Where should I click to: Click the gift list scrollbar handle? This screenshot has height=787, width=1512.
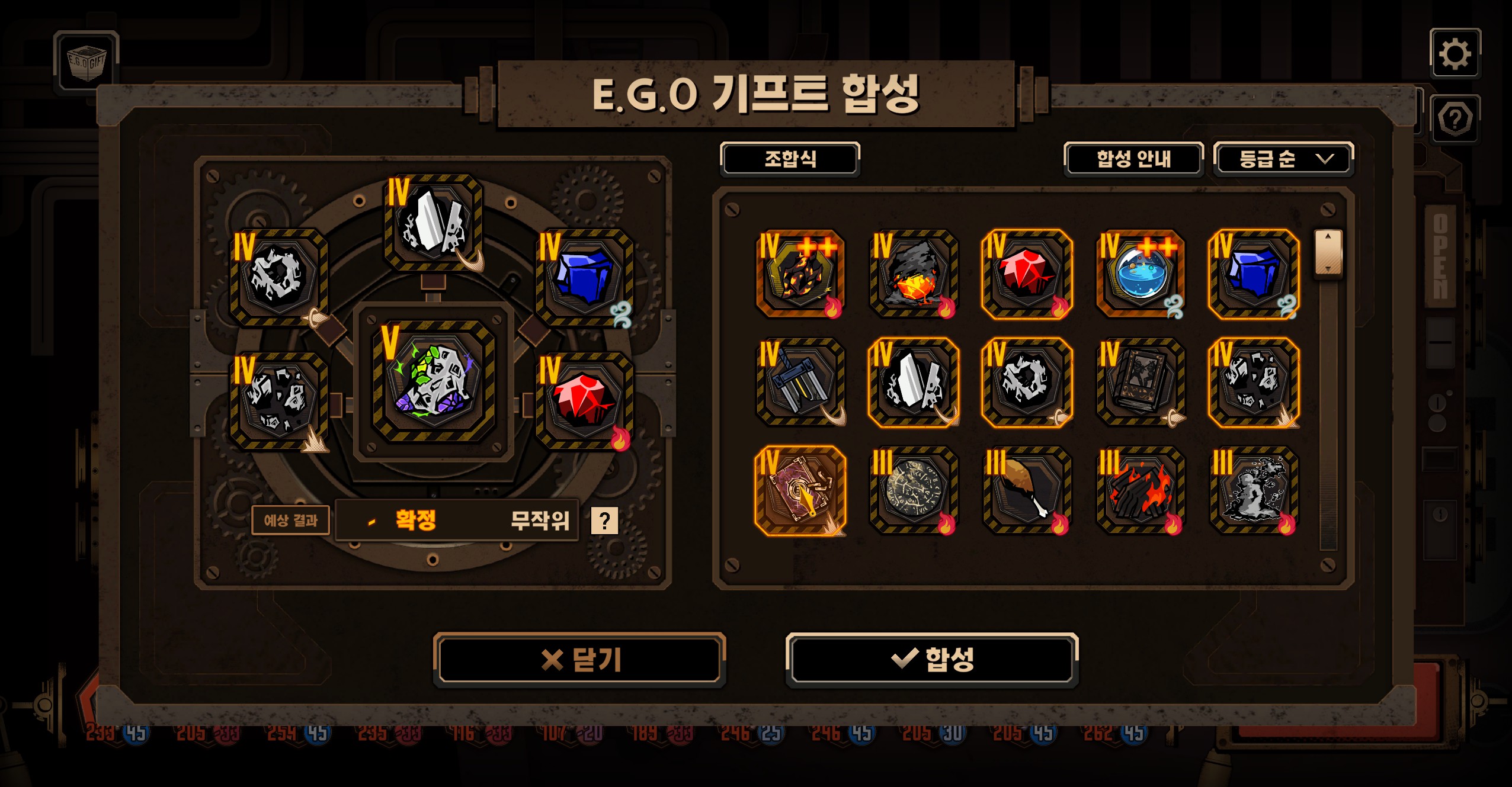(1328, 252)
